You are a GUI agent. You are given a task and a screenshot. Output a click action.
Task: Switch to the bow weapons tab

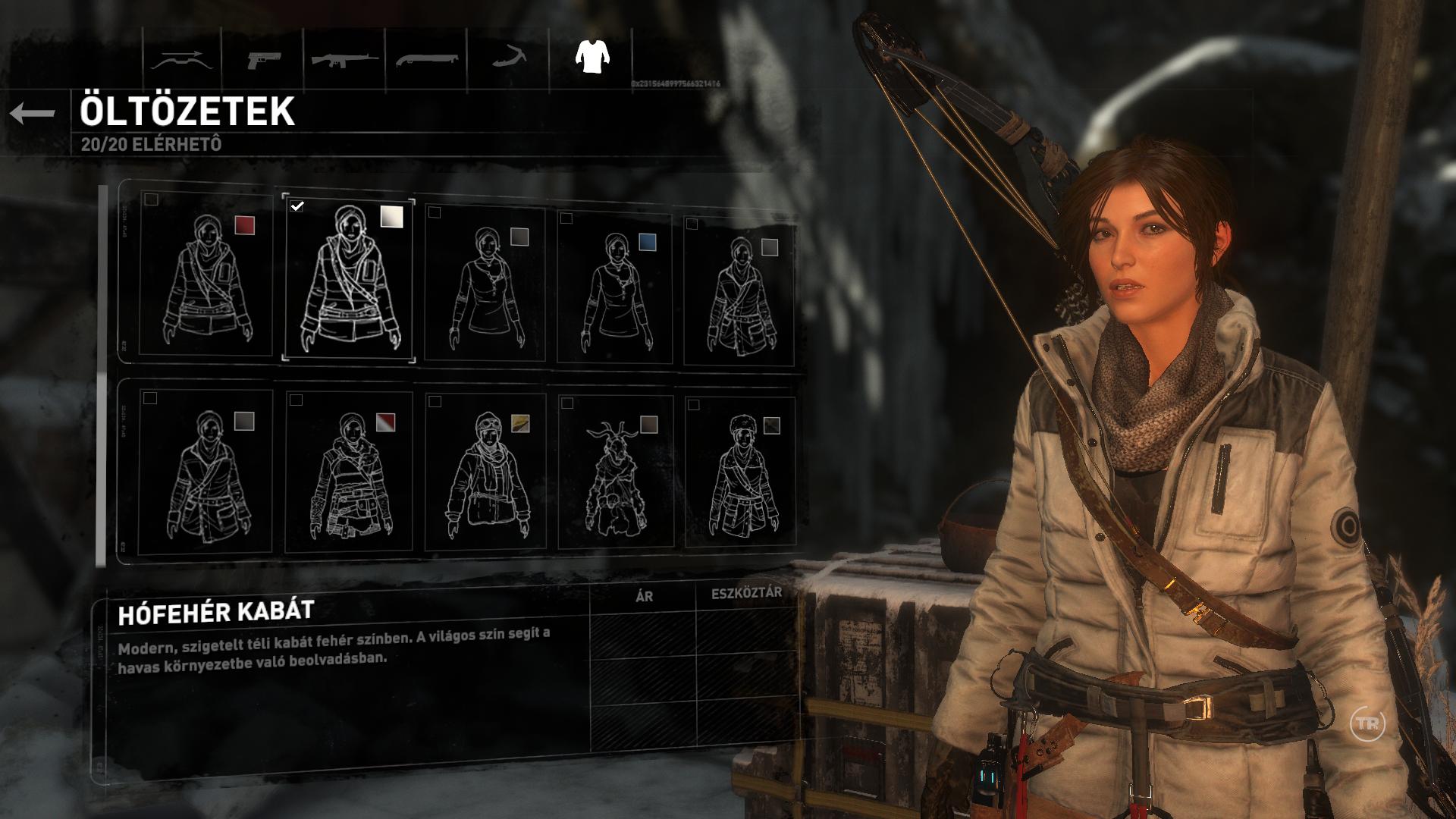183,58
